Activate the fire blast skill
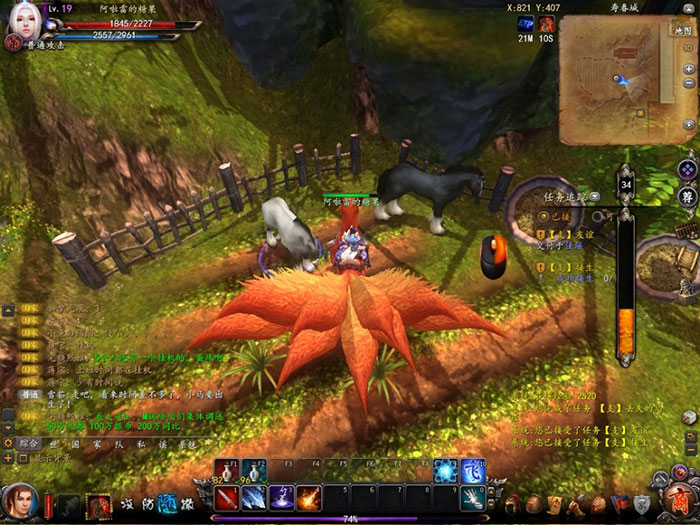Viewport: 700px width, 525px height. (309, 497)
